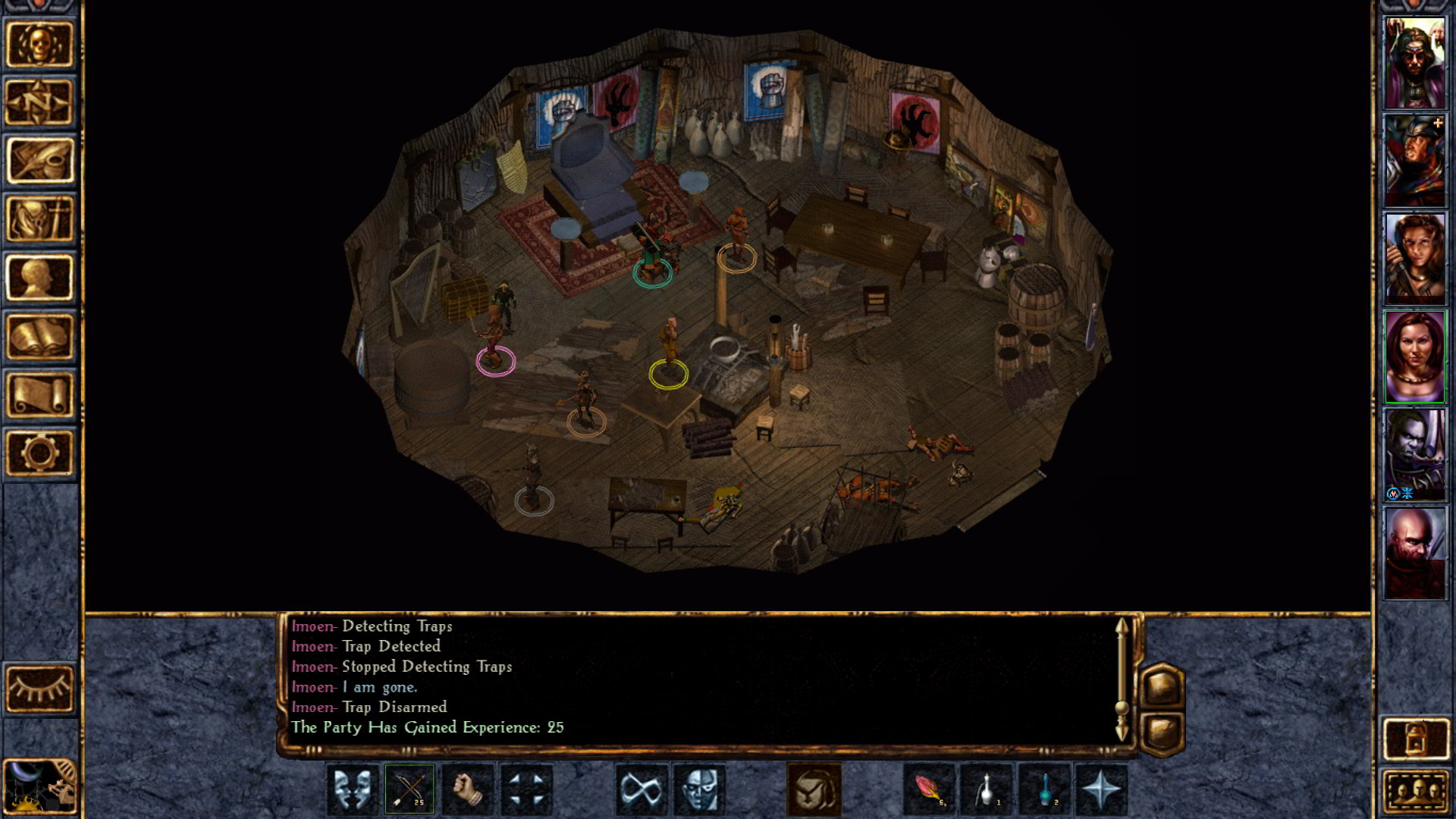The width and height of the screenshot is (1456, 819).
Task: Click the skull icon in the sidebar
Action: coord(39,44)
